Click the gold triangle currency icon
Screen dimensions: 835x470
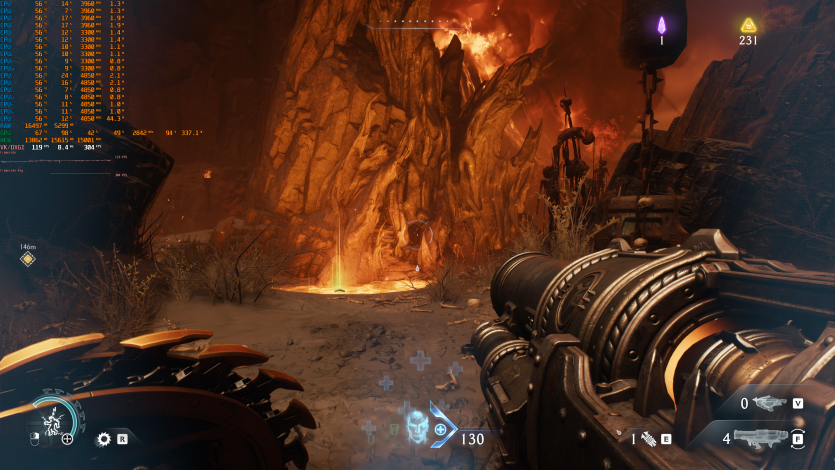pyautogui.click(x=748, y=25)
